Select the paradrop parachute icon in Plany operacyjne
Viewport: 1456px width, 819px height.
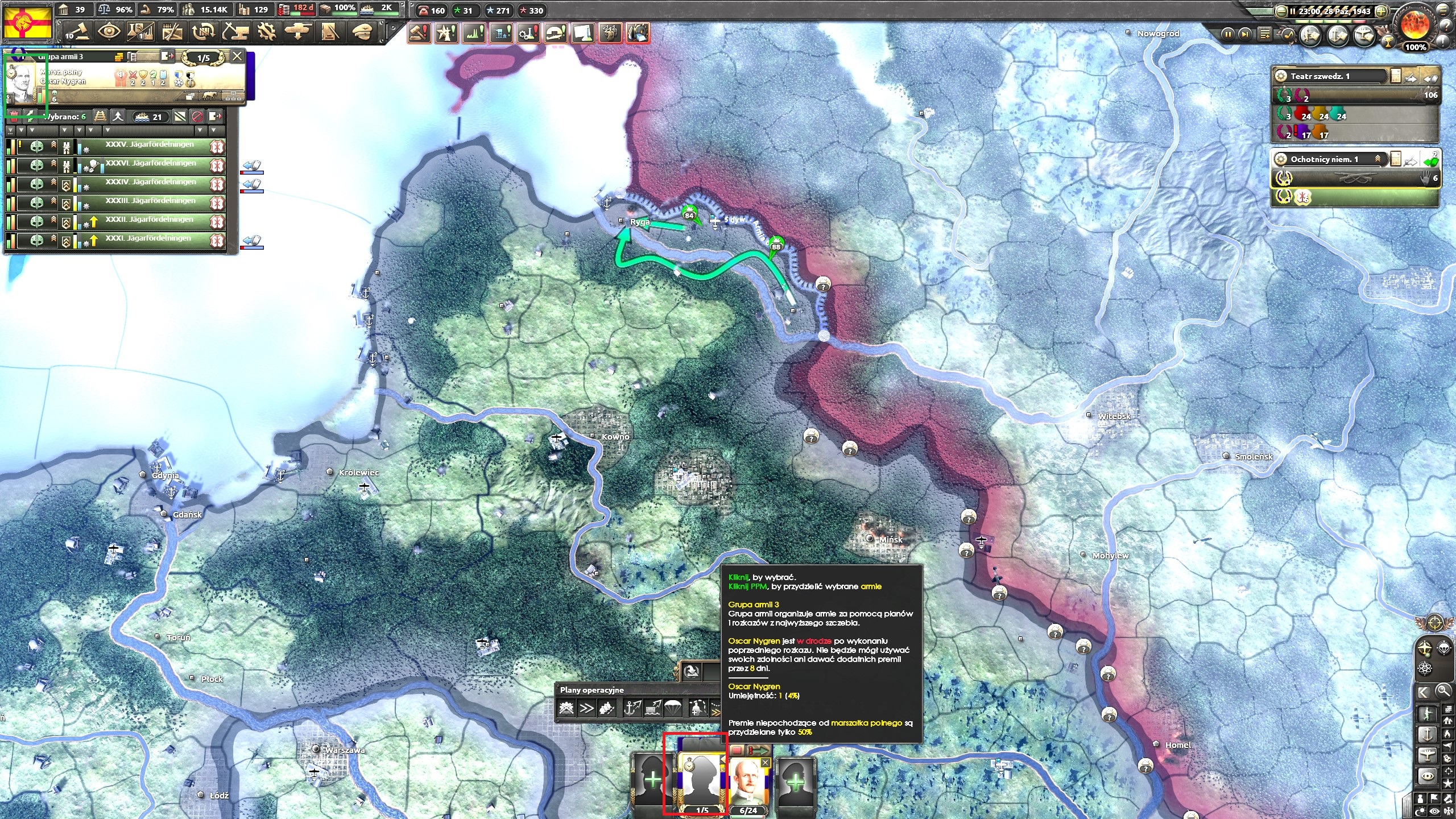pyautogui.click(x=674, y=709)
